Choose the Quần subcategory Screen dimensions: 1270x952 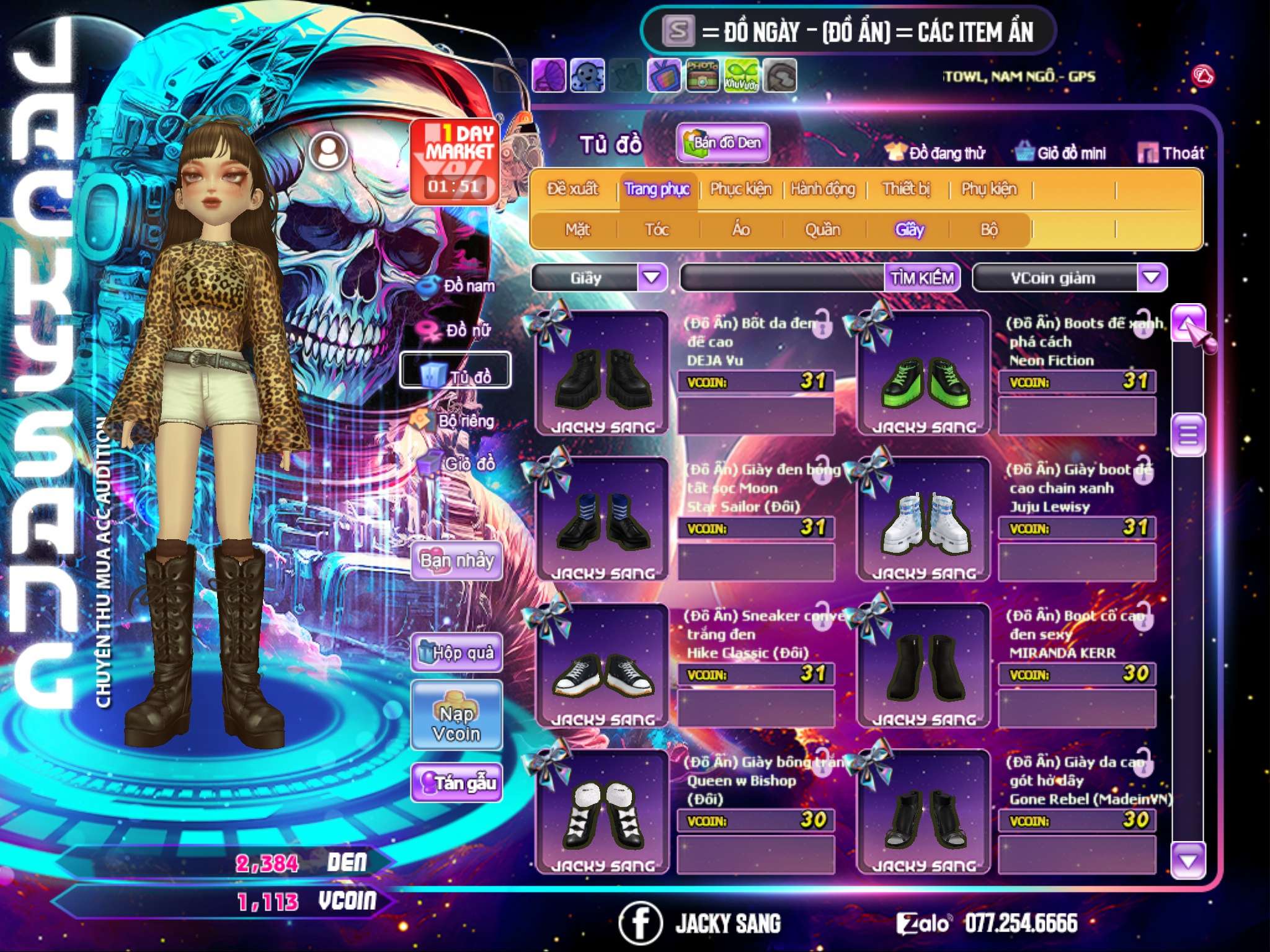(x=822, y=230)
